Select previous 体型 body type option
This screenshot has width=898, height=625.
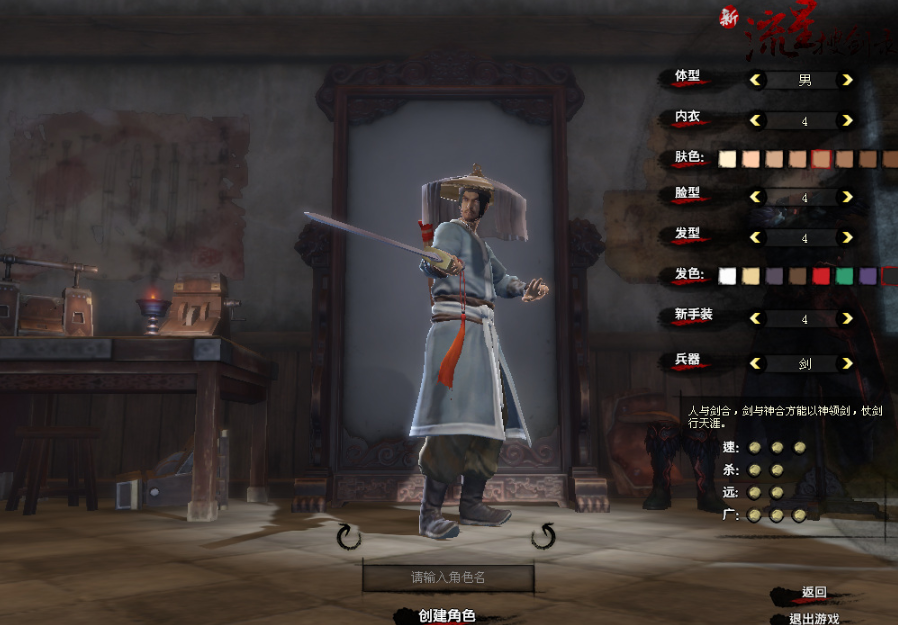point(756,80)
